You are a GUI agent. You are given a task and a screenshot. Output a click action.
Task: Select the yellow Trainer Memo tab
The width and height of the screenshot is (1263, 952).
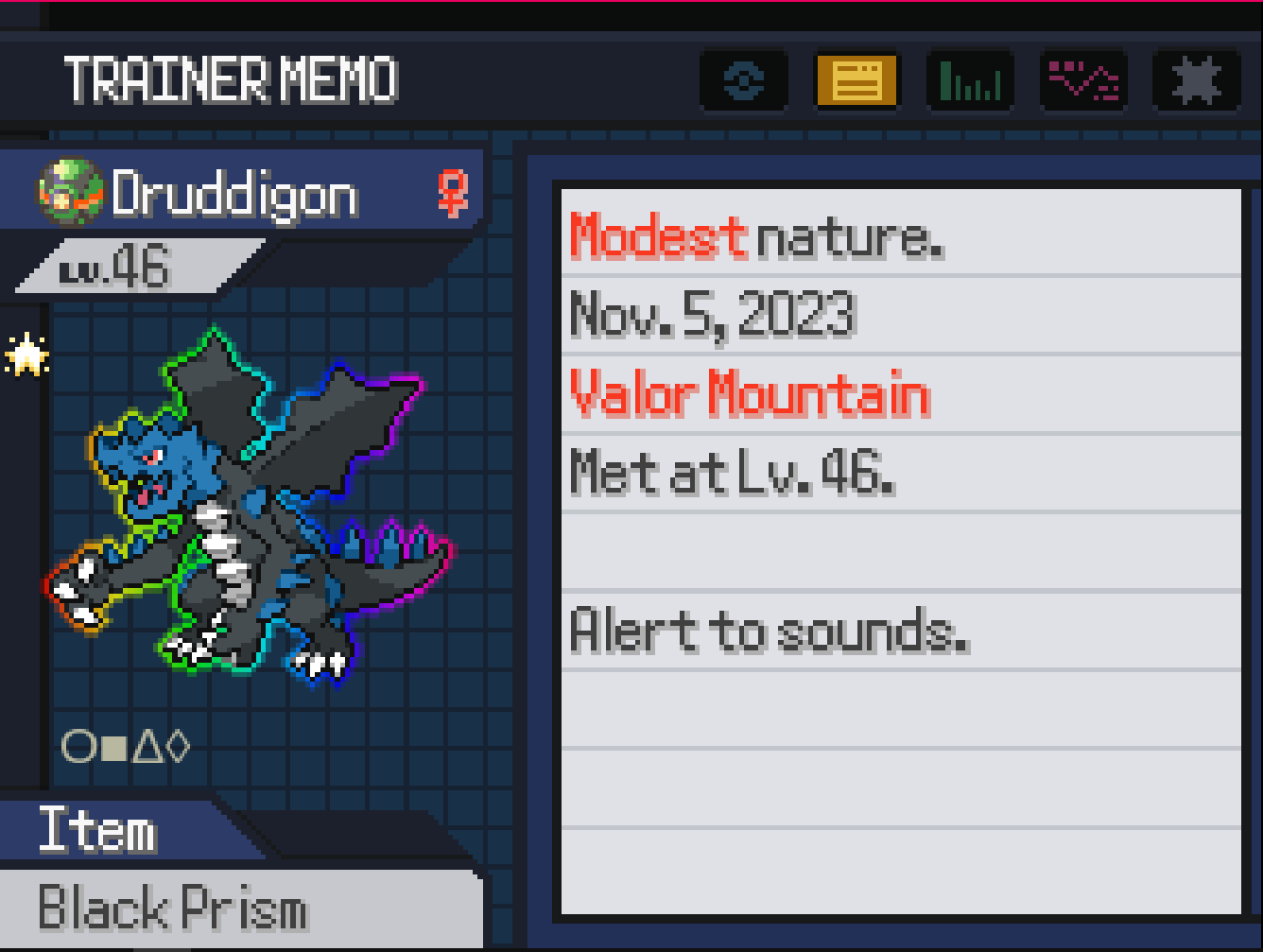coord(856,81)
